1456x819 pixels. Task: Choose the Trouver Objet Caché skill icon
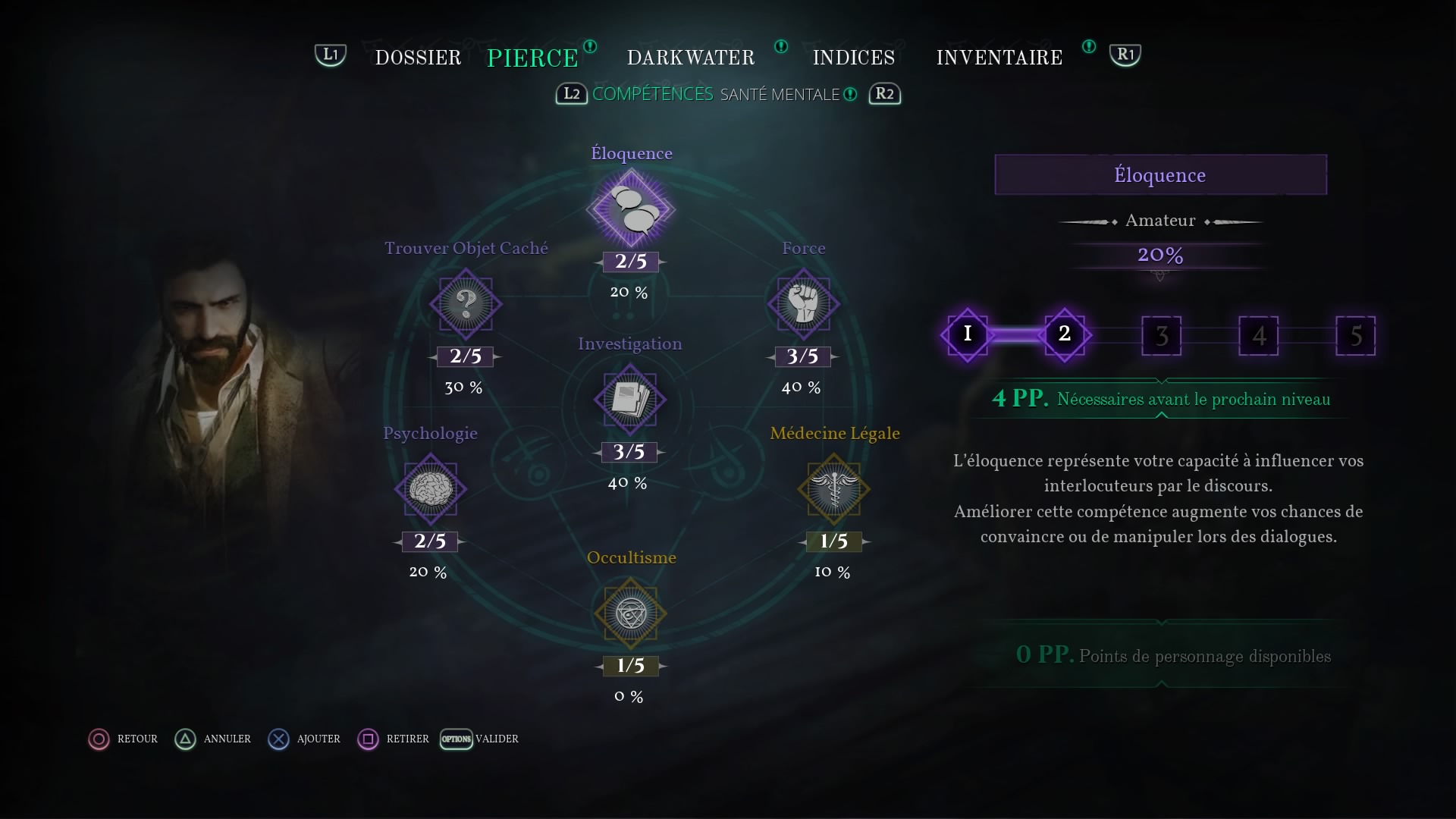pos(466,304)
